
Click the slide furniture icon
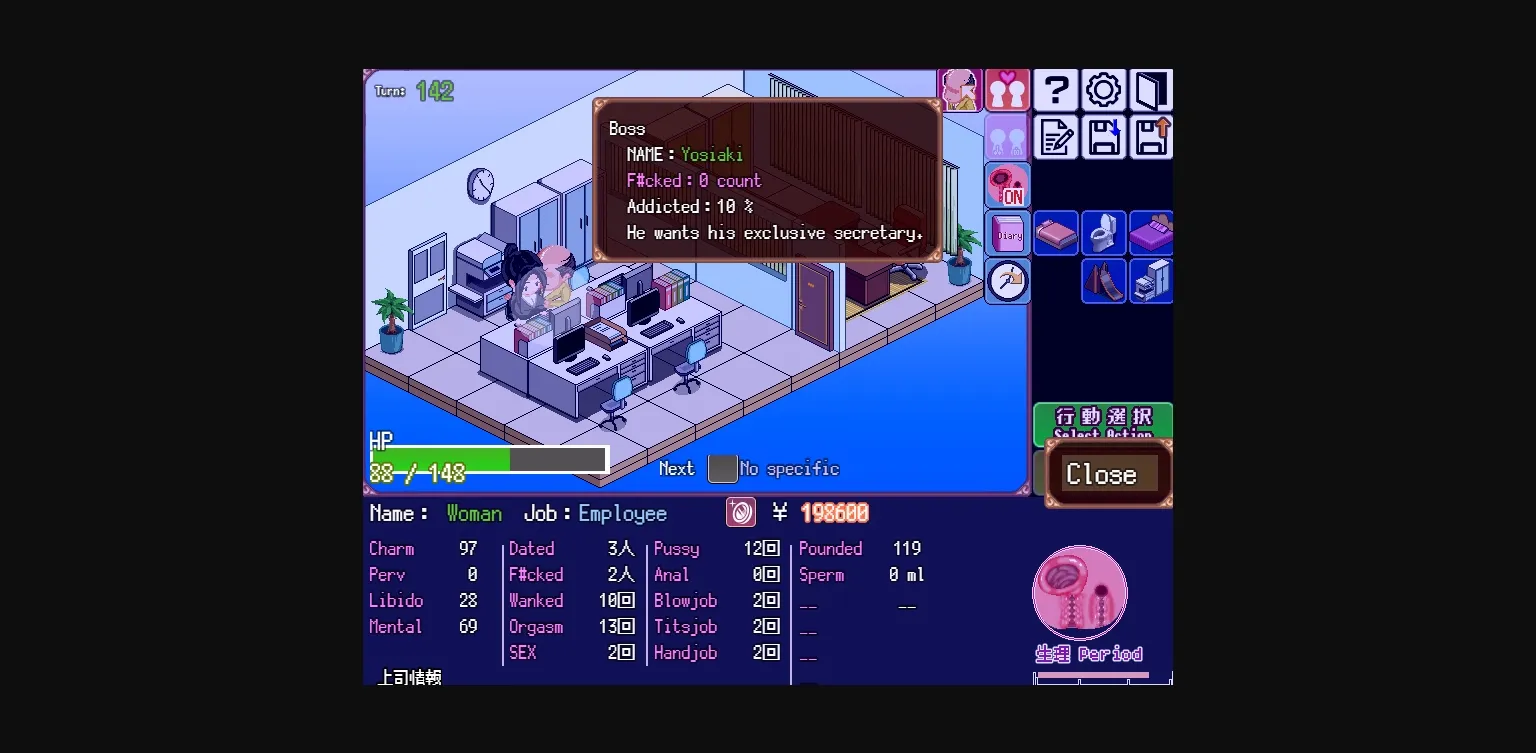[1103, 281]
